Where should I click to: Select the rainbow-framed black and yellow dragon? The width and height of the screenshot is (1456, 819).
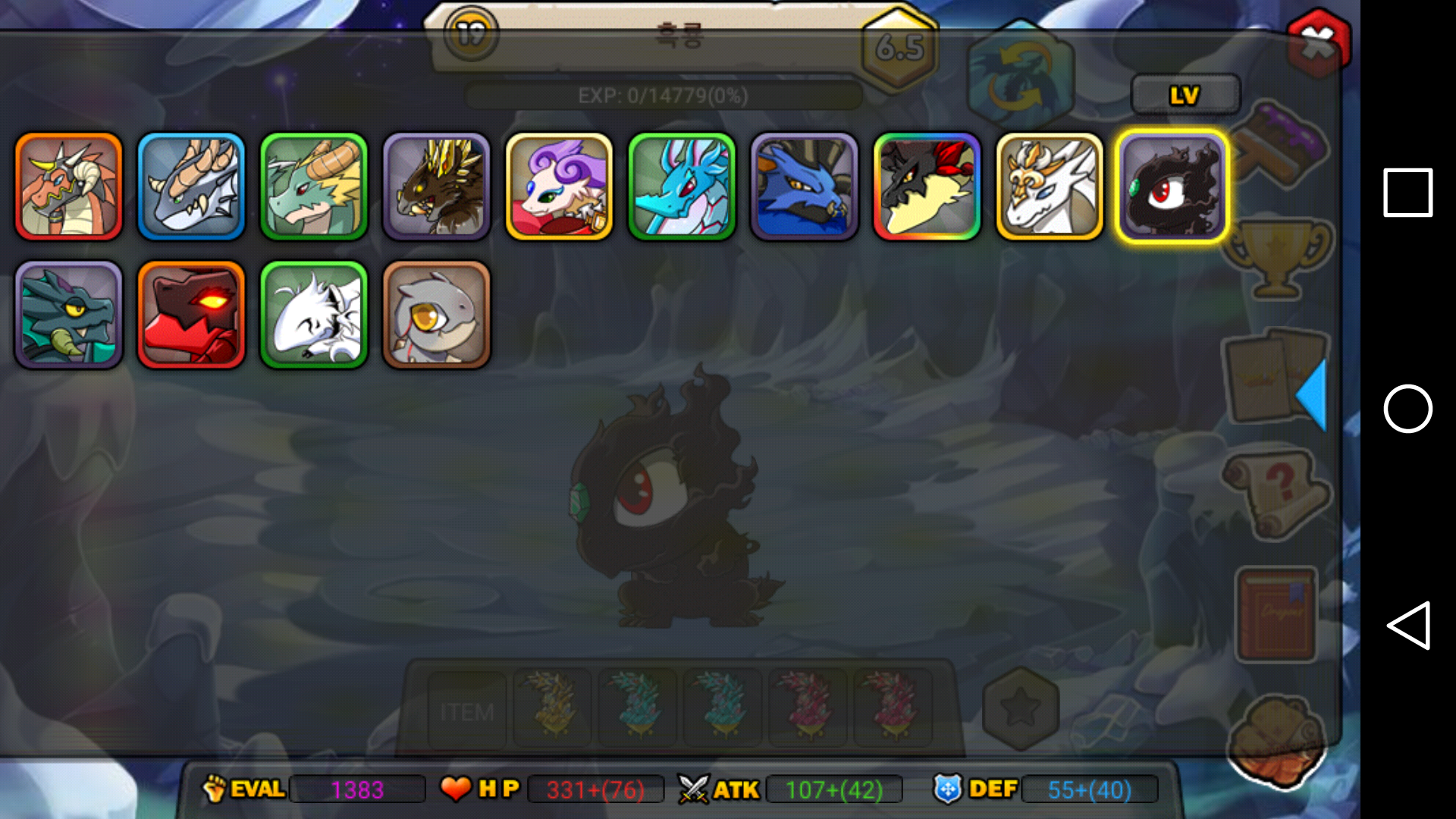927,187
